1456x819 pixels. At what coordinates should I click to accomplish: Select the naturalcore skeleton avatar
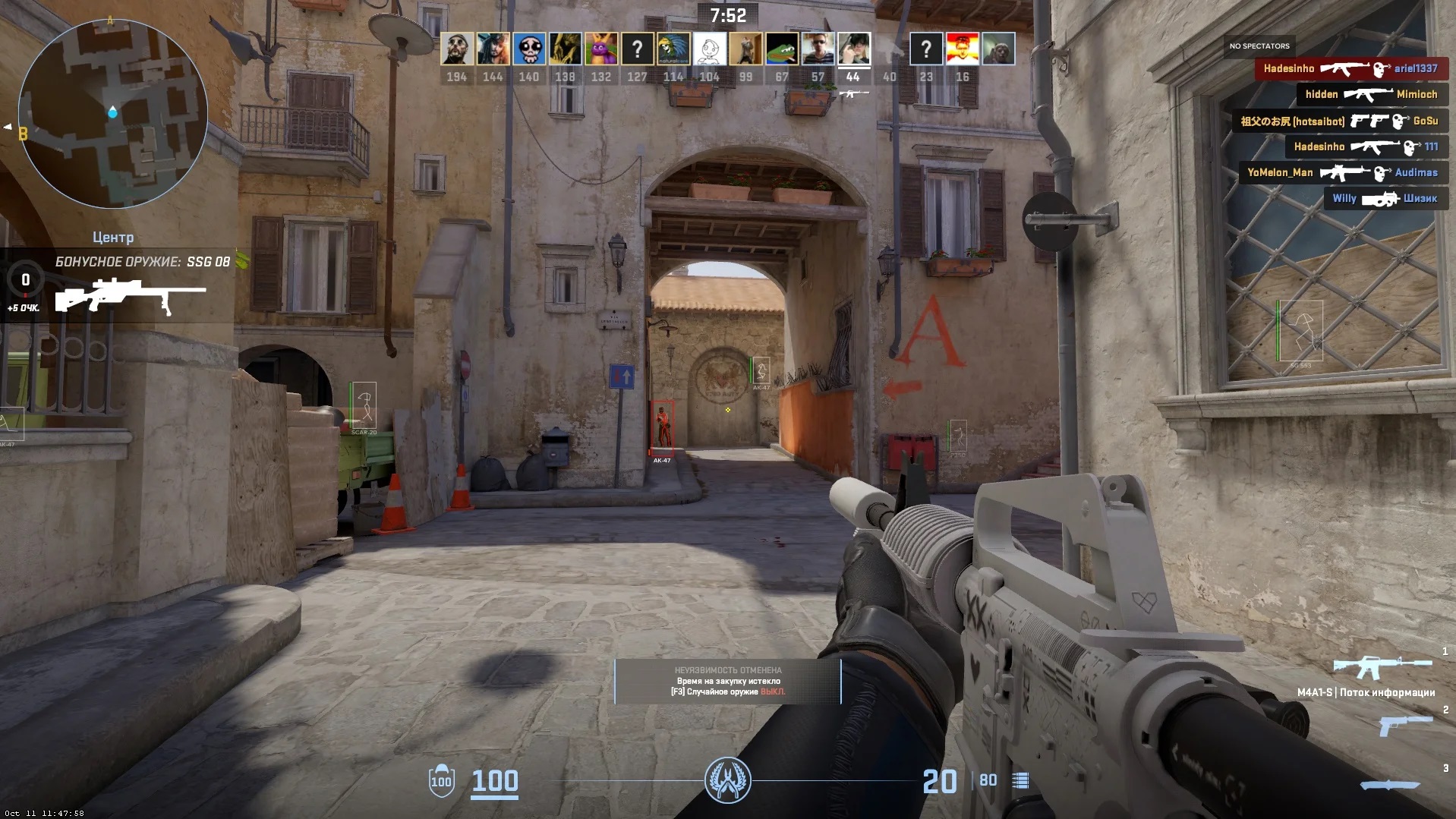click(673, 49)
